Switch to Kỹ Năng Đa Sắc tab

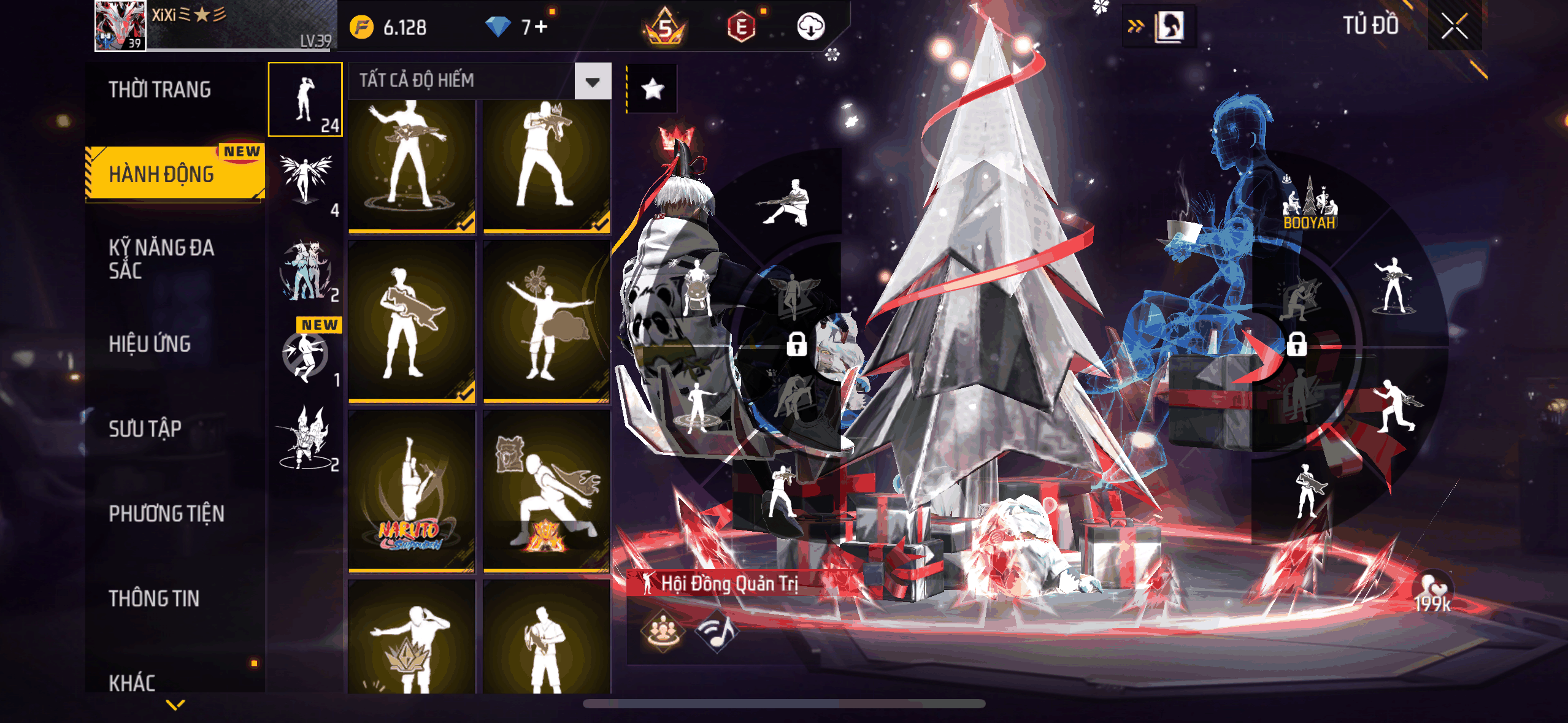click(161, 259)
